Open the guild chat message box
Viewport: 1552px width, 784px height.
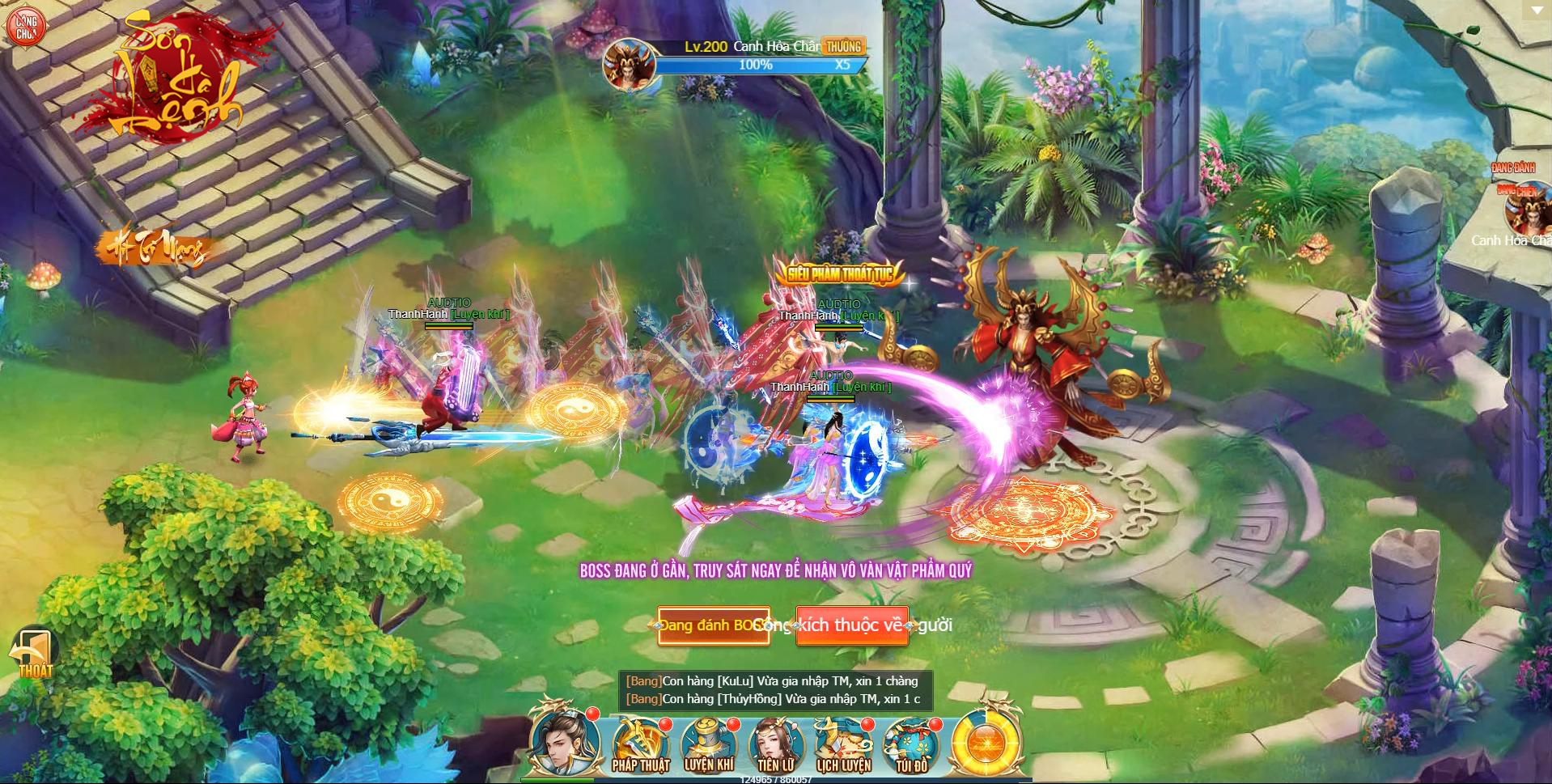(774, 690)
